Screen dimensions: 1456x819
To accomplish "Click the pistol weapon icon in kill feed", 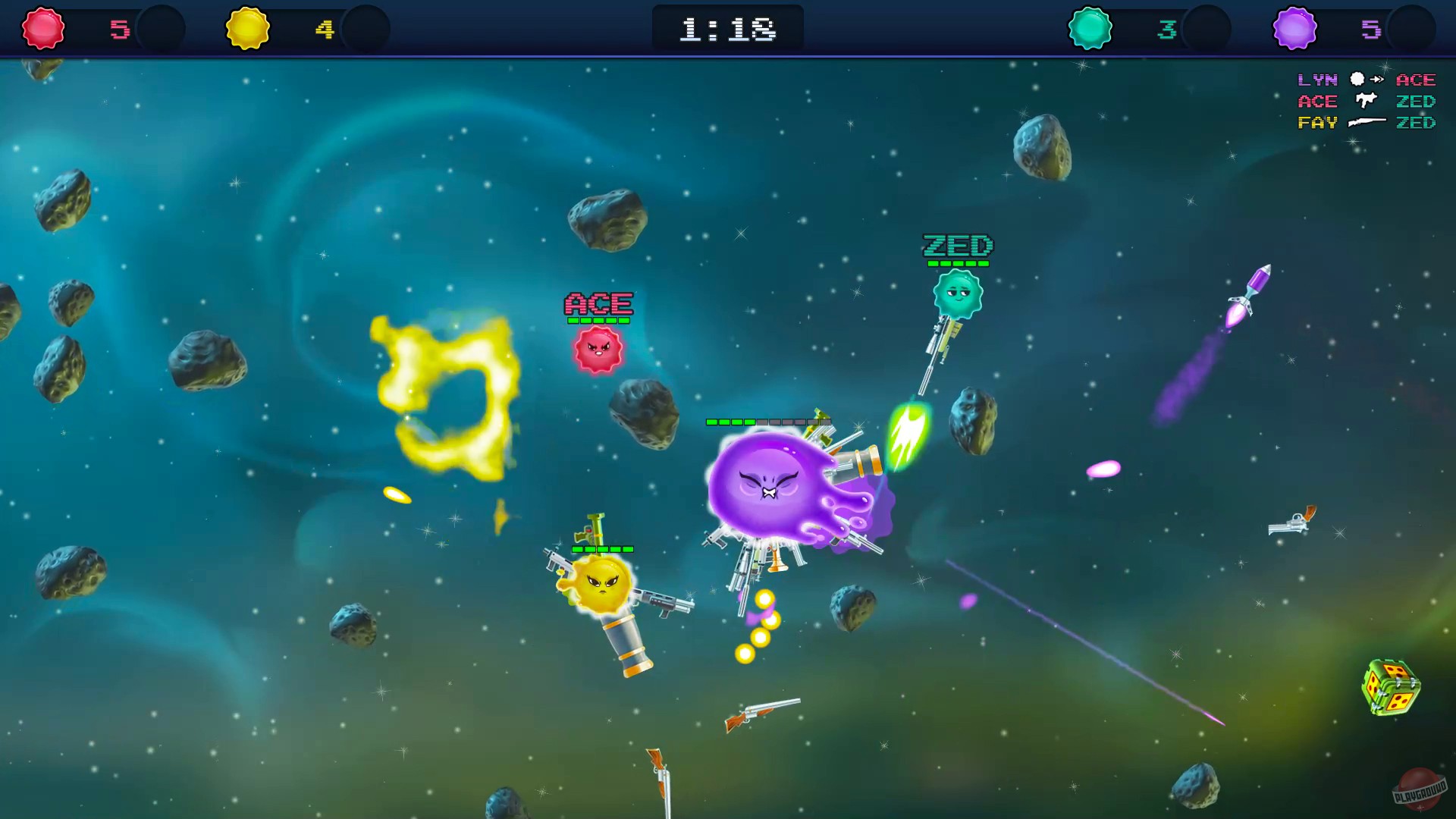I will 1365,101.
